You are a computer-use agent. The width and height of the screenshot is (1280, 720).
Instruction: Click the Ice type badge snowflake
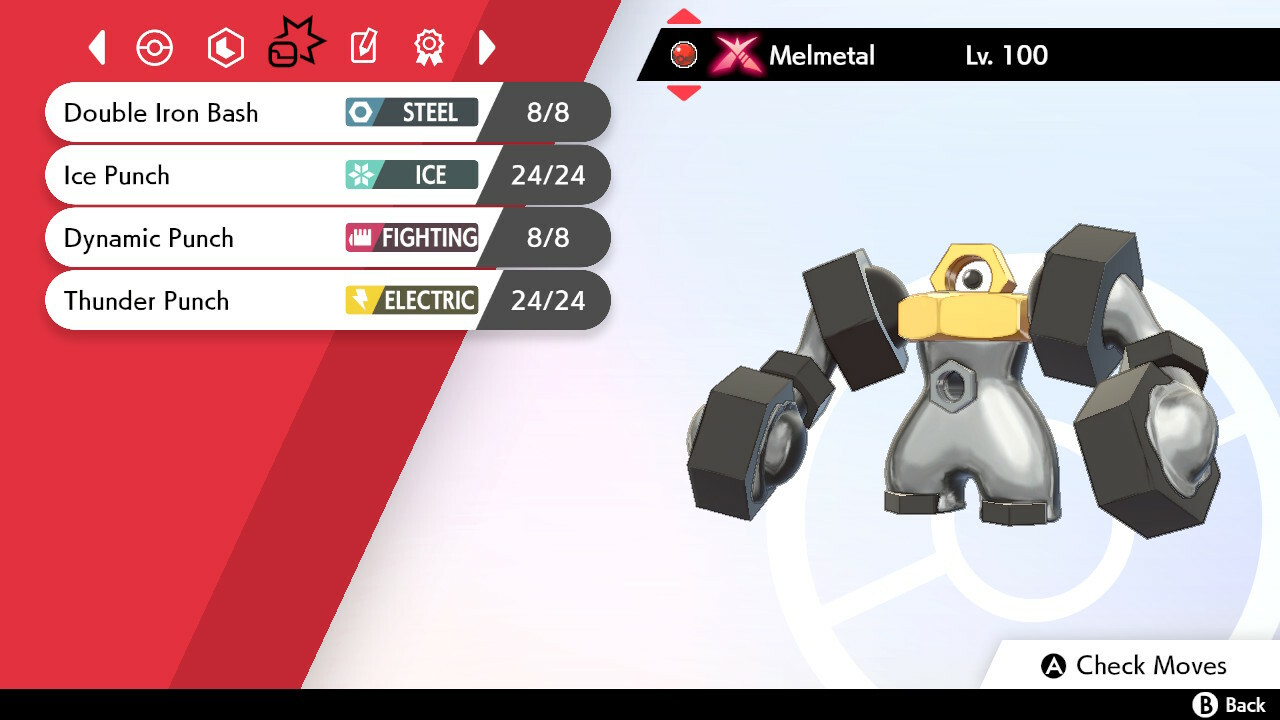pyautogui.click(x=410, y=175)
